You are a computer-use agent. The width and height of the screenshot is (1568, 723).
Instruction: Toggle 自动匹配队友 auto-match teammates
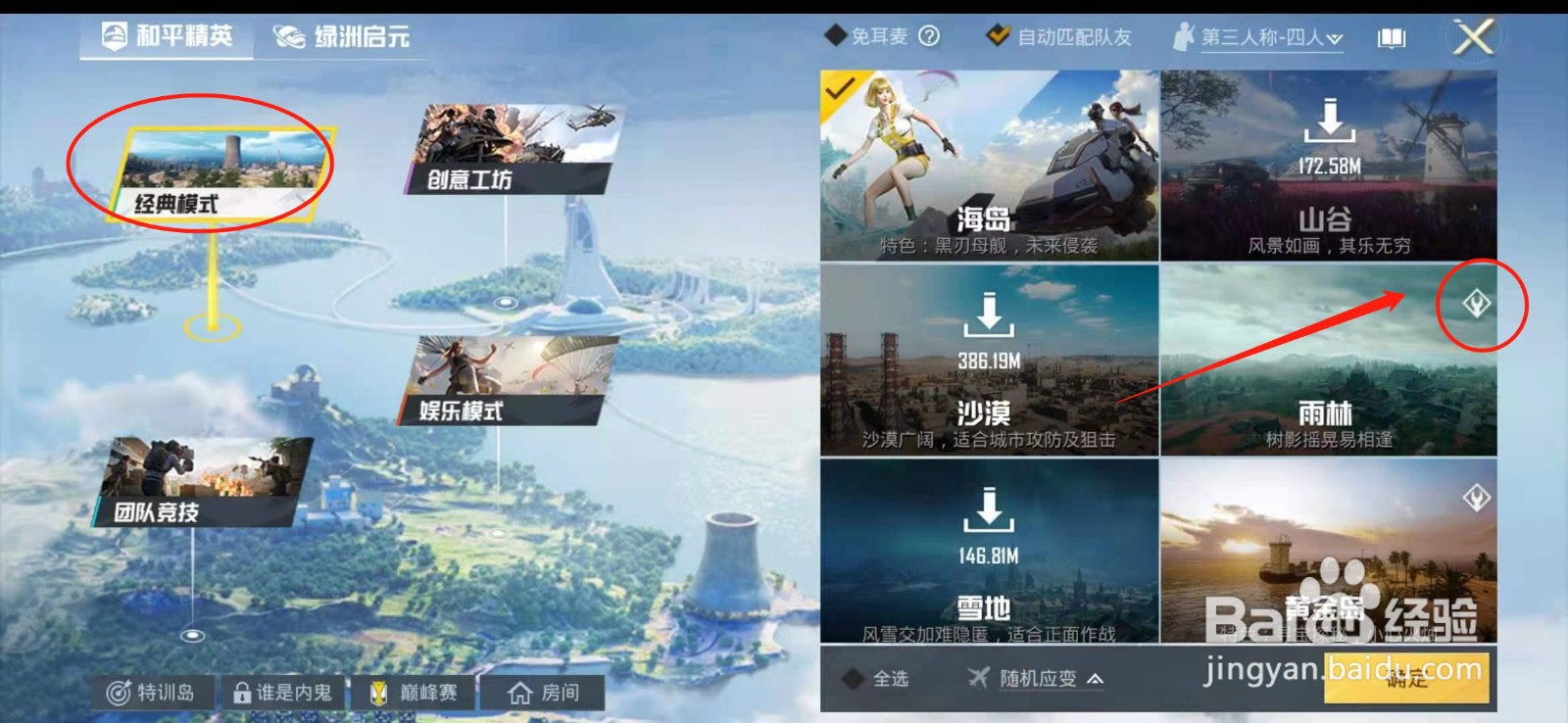pos(998,37)
